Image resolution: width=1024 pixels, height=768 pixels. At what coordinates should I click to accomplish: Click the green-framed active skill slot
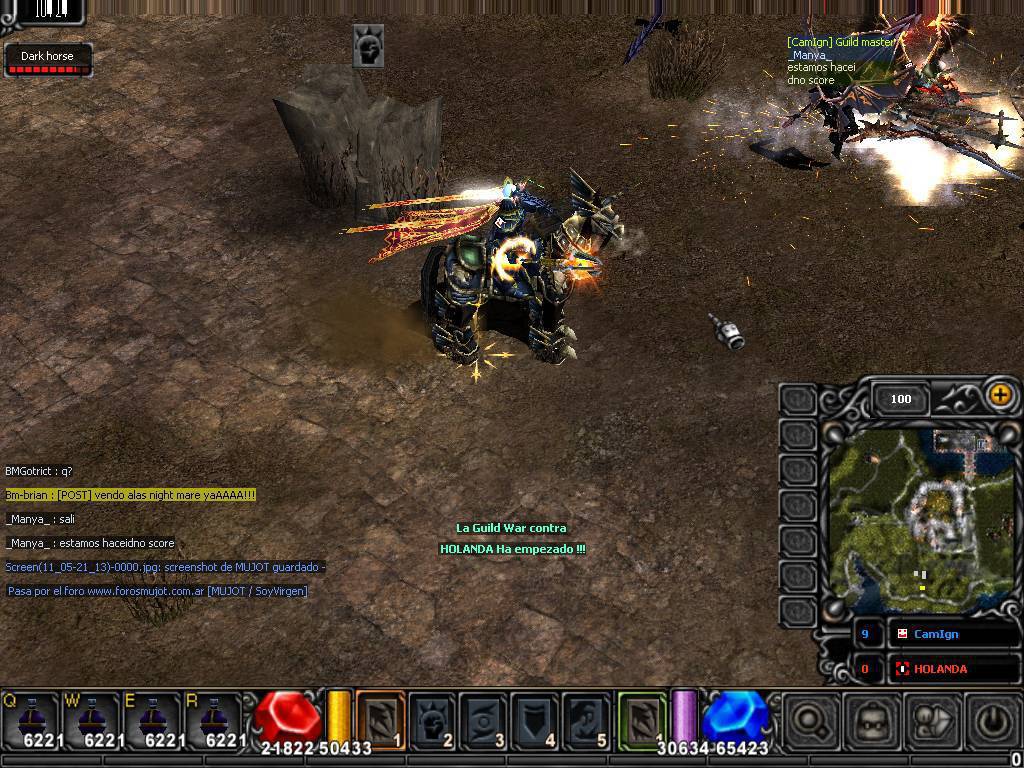[641, 719]
